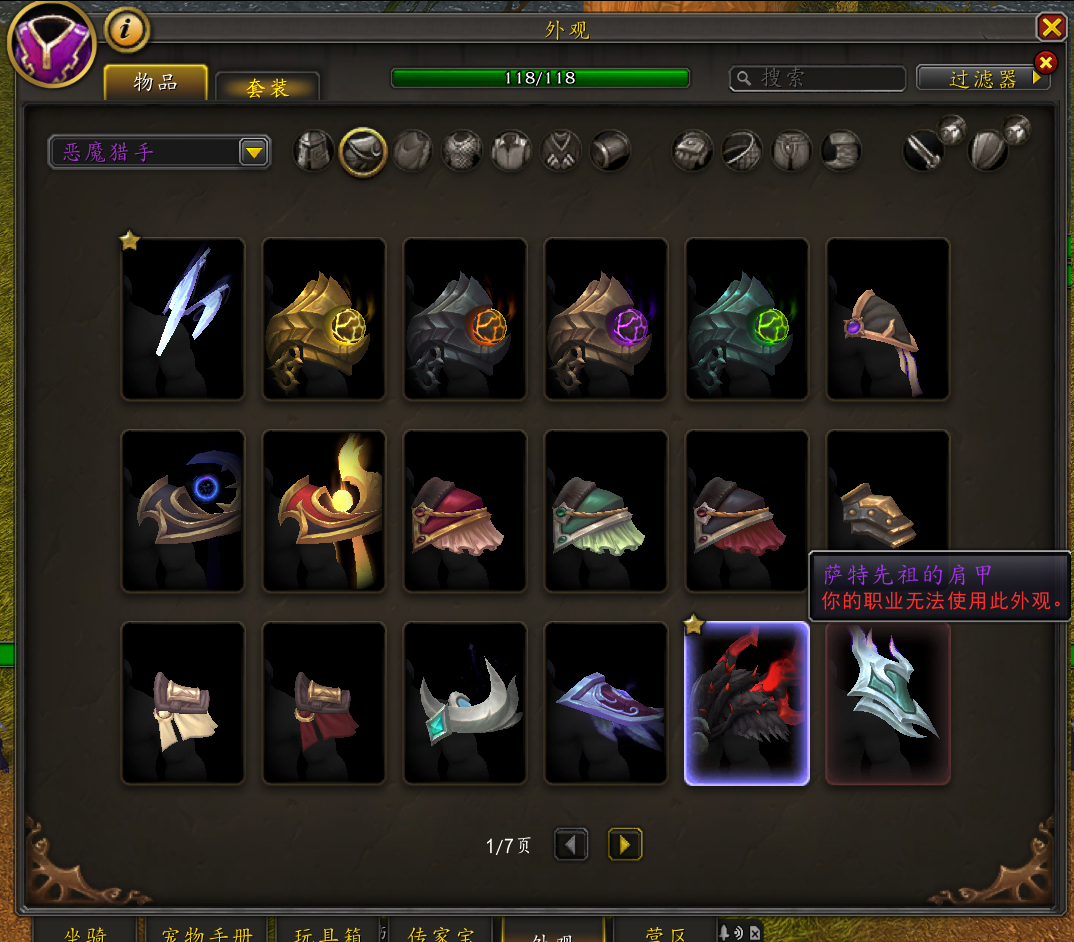The width and height of the screenshot is (1074, 942).
Task: Switch to the 套装 sets tab
Action: [267, 88]
